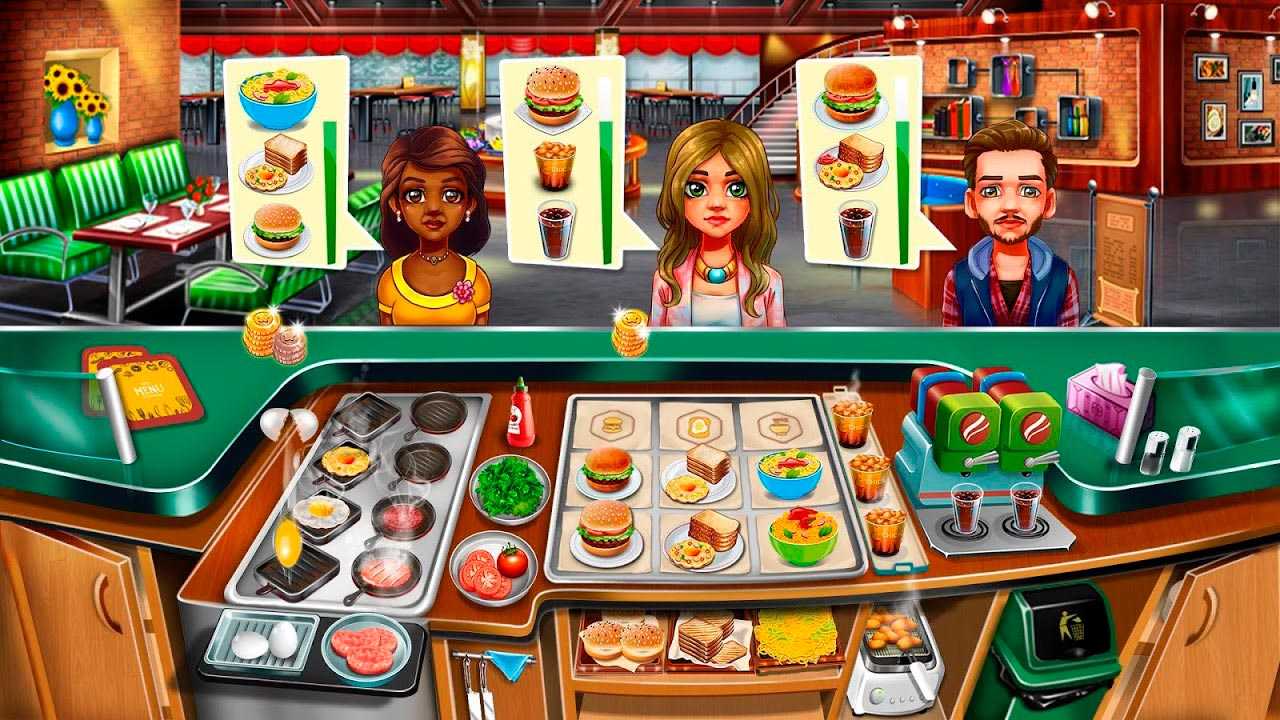Take an egg from the egg tray

[262, 641]
